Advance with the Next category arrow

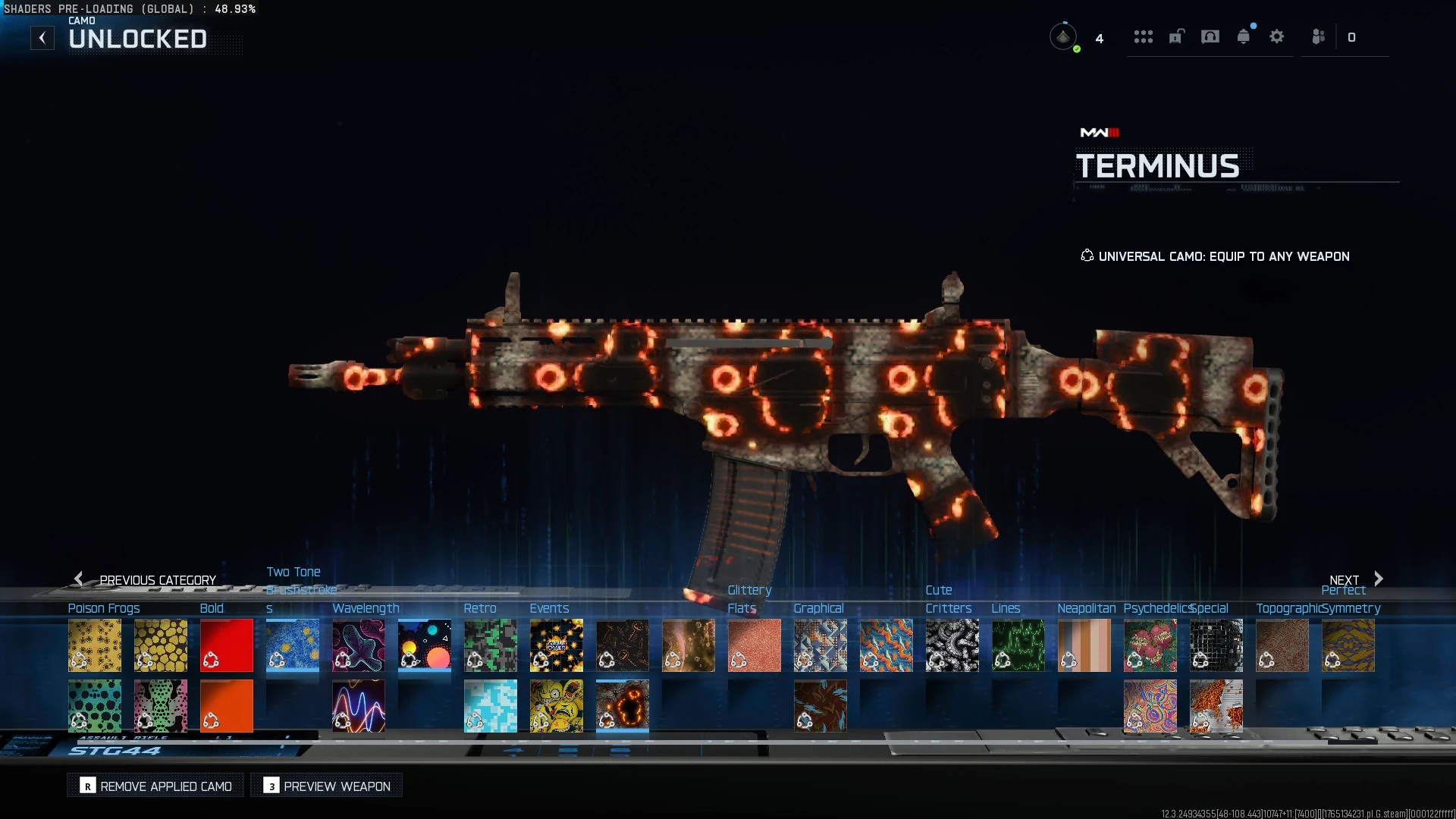[x=1377, y=579]
